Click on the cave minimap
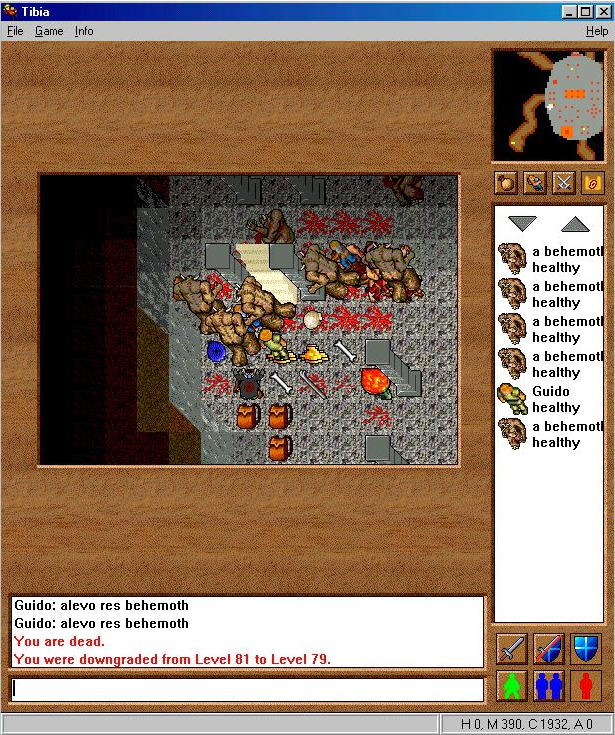This screenshot has height=735, width=615. [x=548, y=105]
